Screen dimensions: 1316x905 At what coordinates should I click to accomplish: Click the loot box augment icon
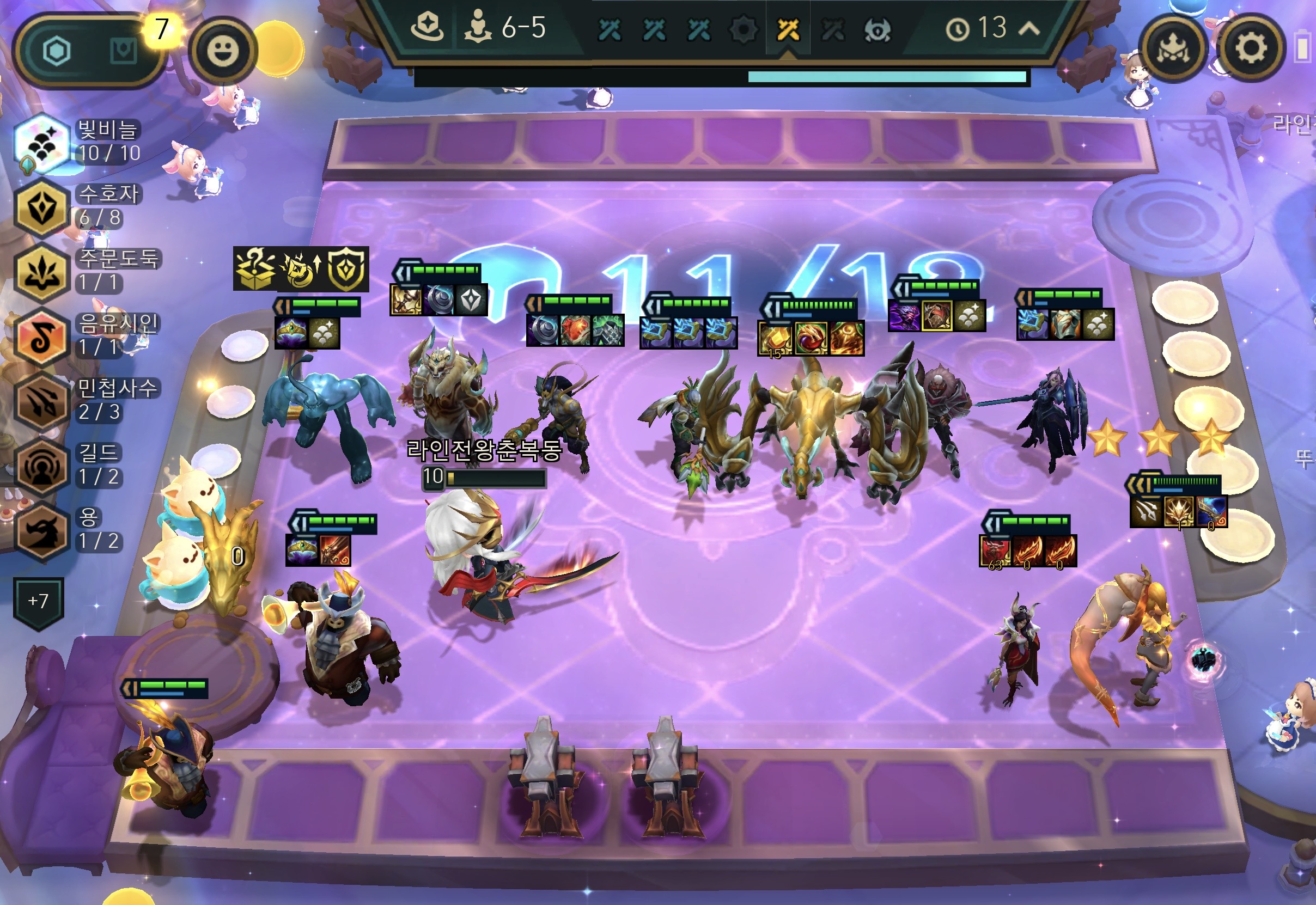255,270
